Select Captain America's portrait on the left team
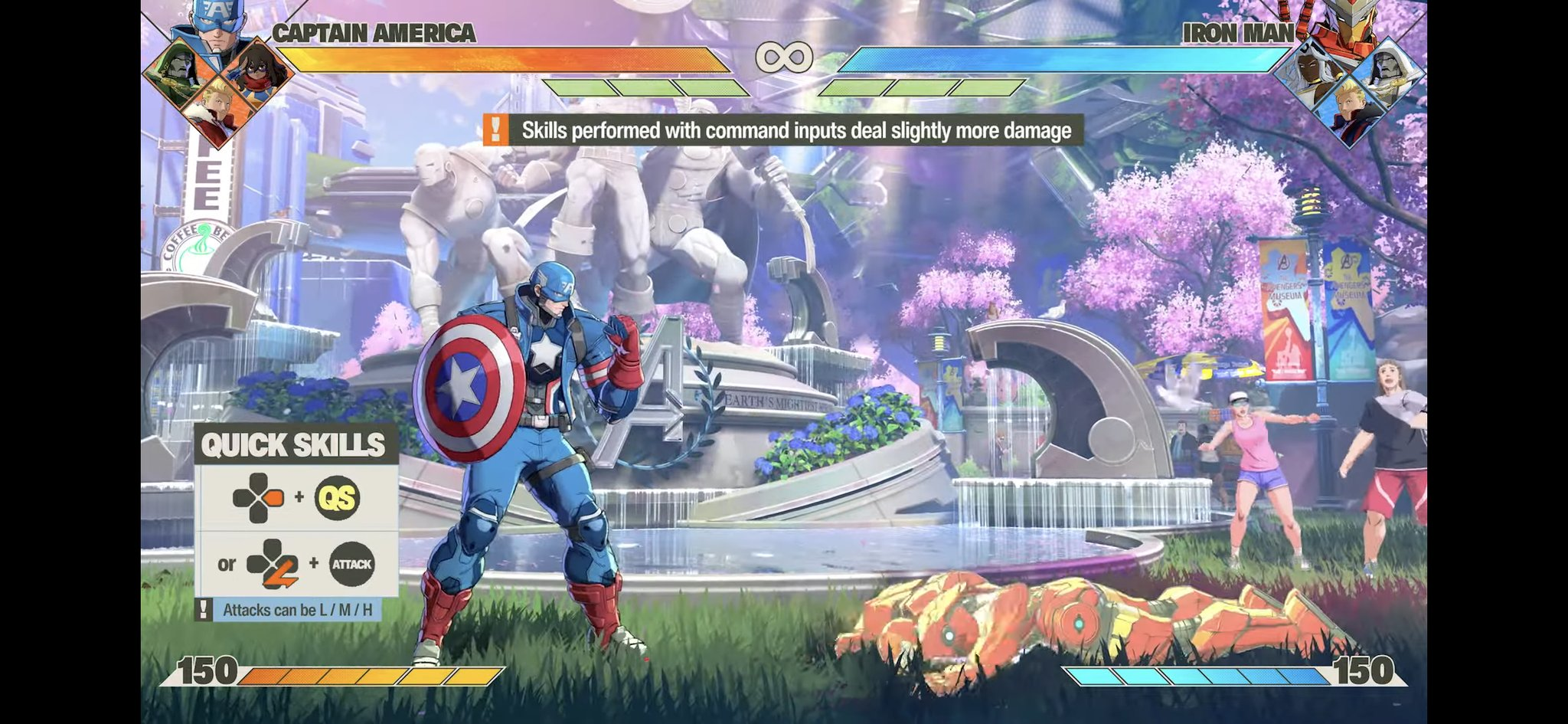The image size is (1568, 724). [217, 27]
